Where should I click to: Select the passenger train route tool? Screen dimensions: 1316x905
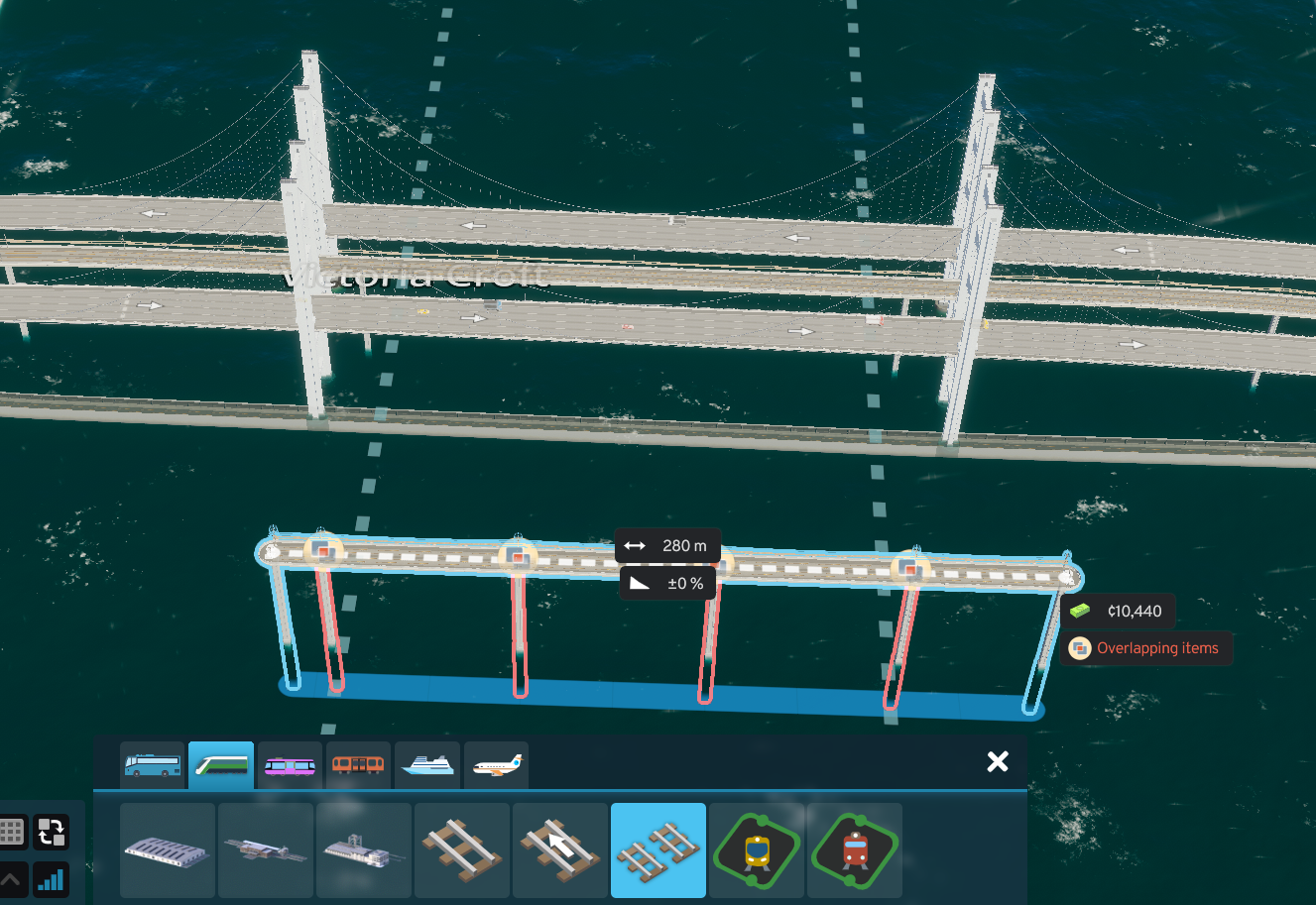point(757,850)
